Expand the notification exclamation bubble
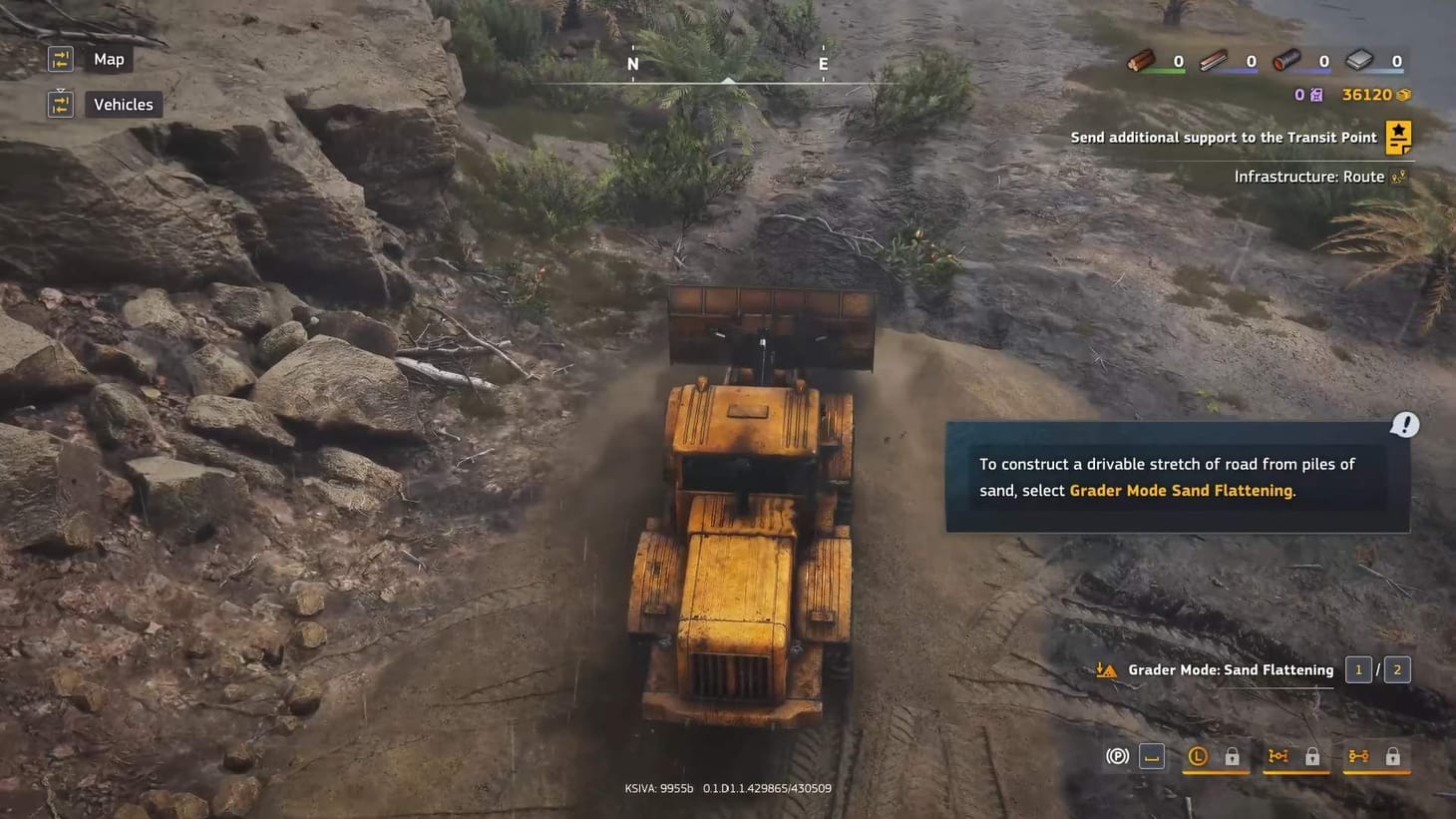This screenshot has width=1456, height=819. pos(1405,424)
